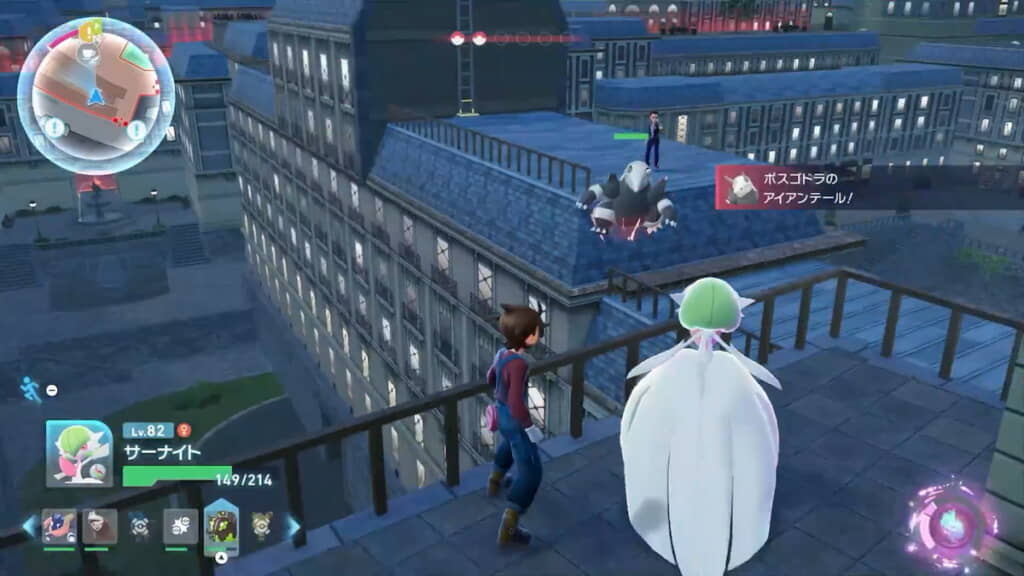
Task: Choose the Greninja party slot
Action: pos(59,525)
